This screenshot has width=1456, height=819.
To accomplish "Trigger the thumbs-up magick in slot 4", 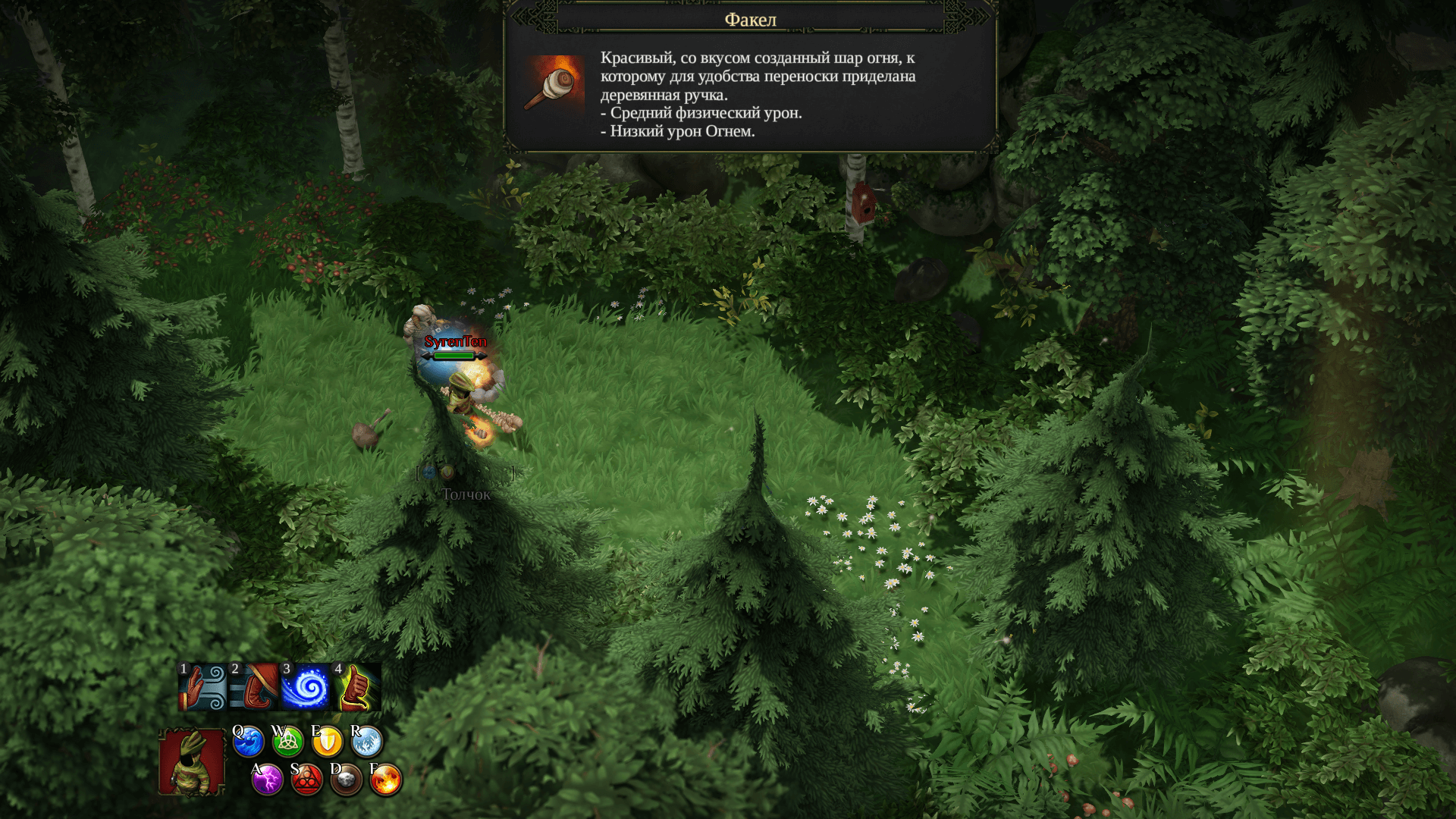I will click(357, 687).
